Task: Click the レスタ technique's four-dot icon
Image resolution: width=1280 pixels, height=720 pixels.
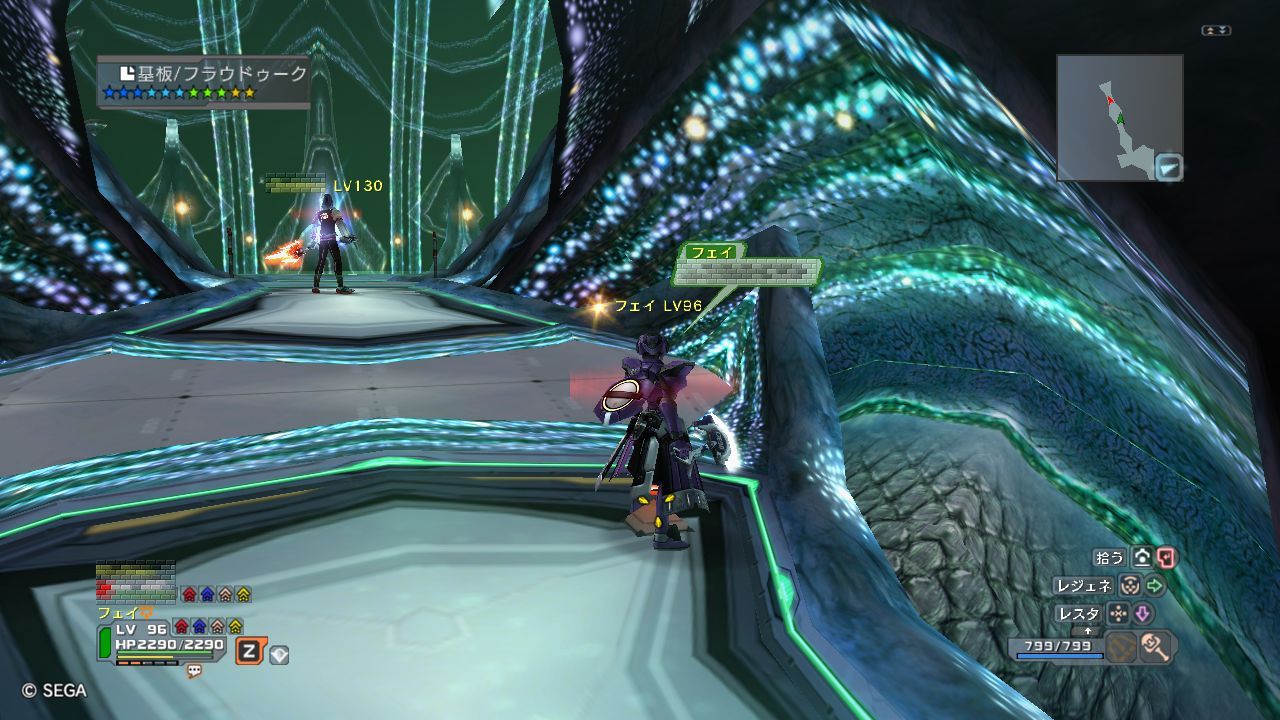Action: tap(1118, 614)
